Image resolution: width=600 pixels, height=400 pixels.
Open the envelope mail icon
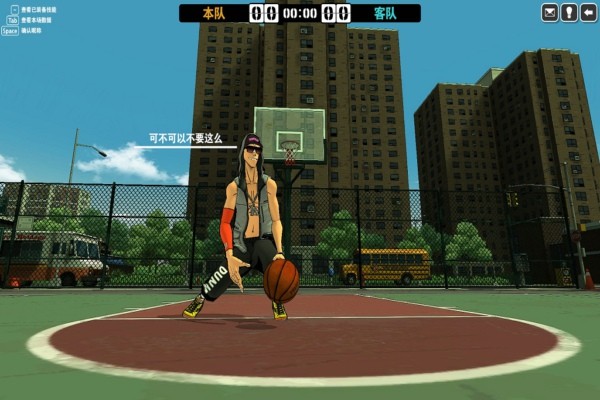tap(550, 13)
